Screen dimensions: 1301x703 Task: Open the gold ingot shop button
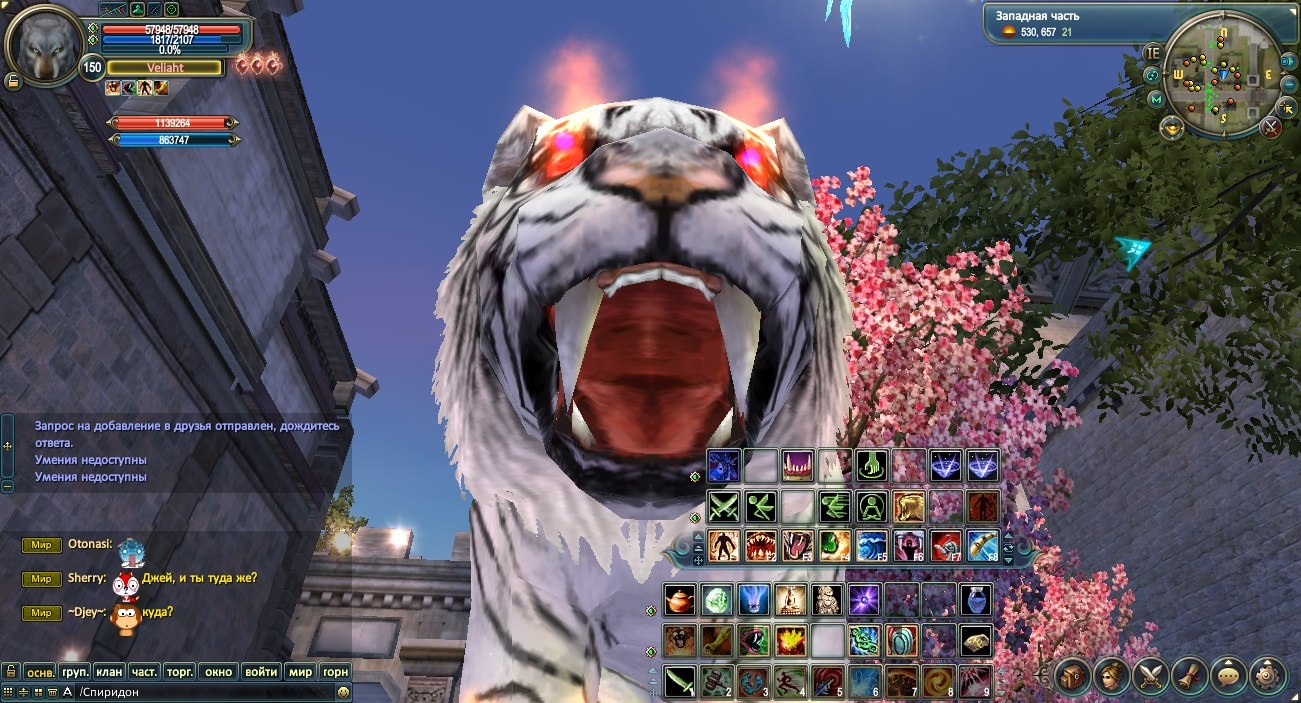tap(1172, 127)
